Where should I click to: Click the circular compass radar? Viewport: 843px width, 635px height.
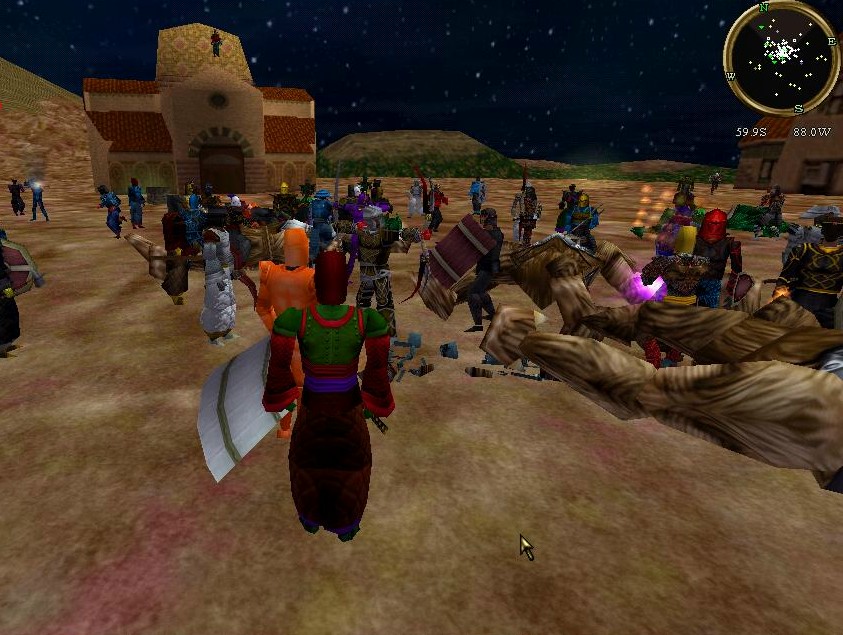[x=781, y=58]
